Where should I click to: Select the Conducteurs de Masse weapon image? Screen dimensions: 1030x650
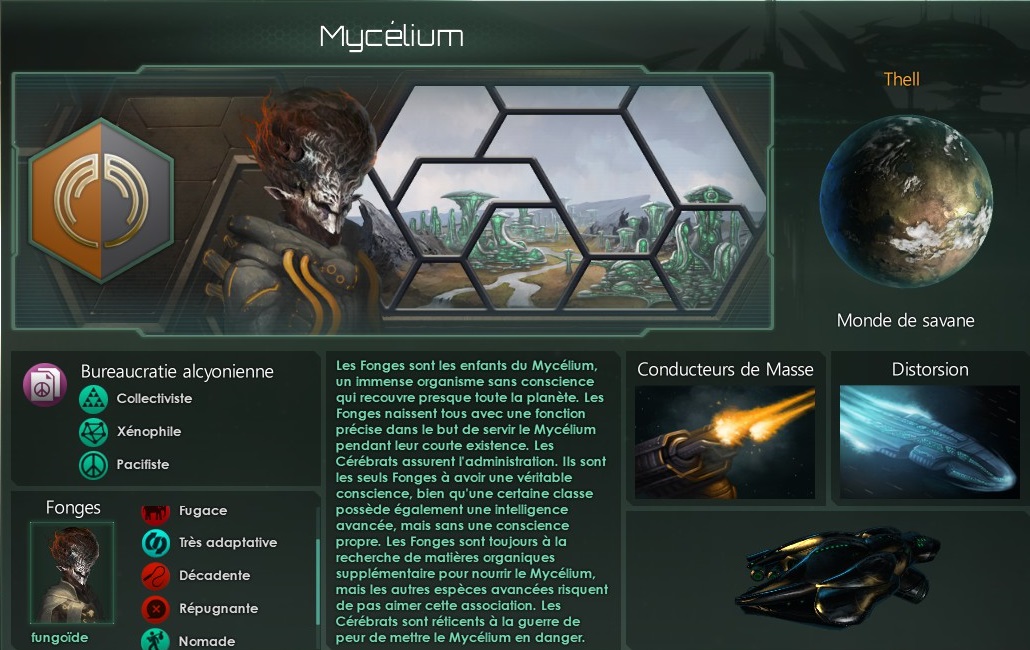[x=725, y=441]
